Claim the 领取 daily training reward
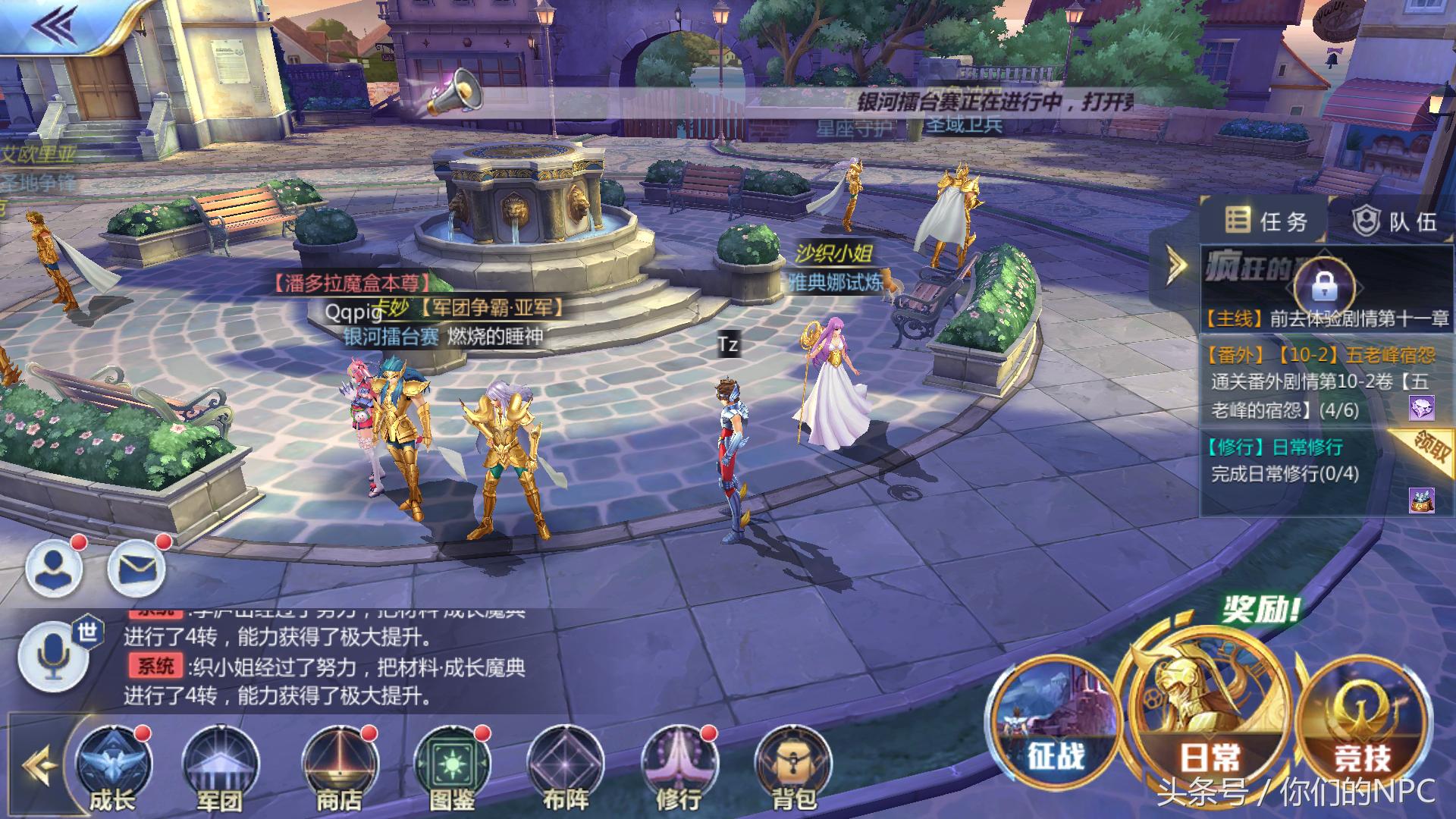 (1430, 447)
